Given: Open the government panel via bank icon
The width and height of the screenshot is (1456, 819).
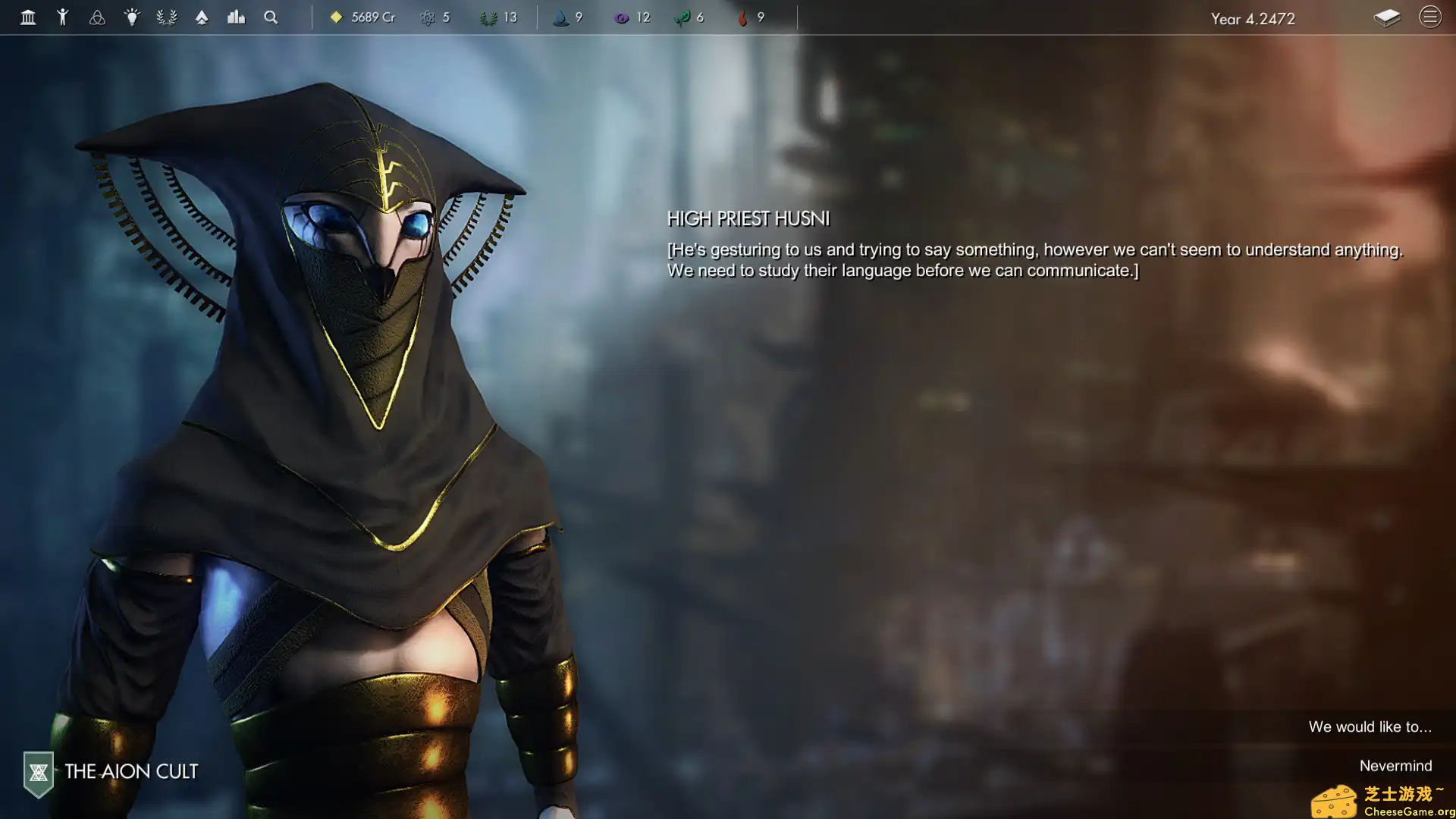Looking at the screenshot, I should (x=28, y=17).
